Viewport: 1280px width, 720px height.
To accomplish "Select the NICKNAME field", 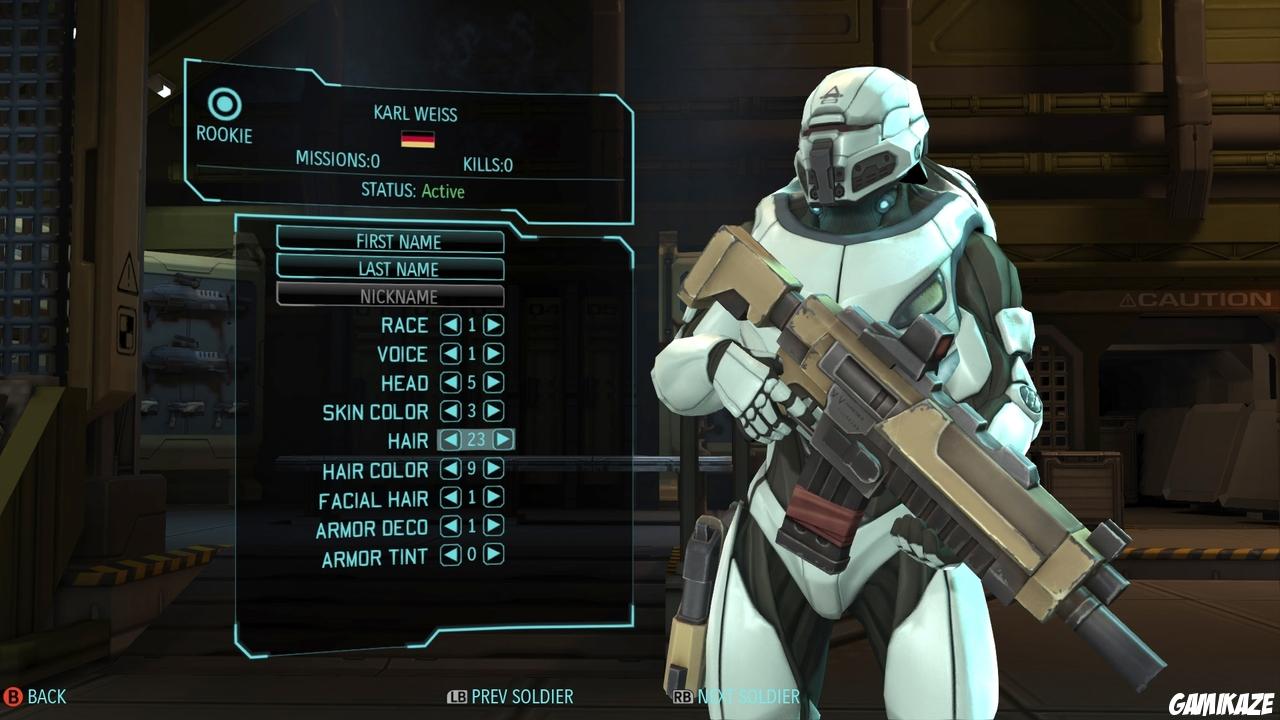I will (400, 297).
